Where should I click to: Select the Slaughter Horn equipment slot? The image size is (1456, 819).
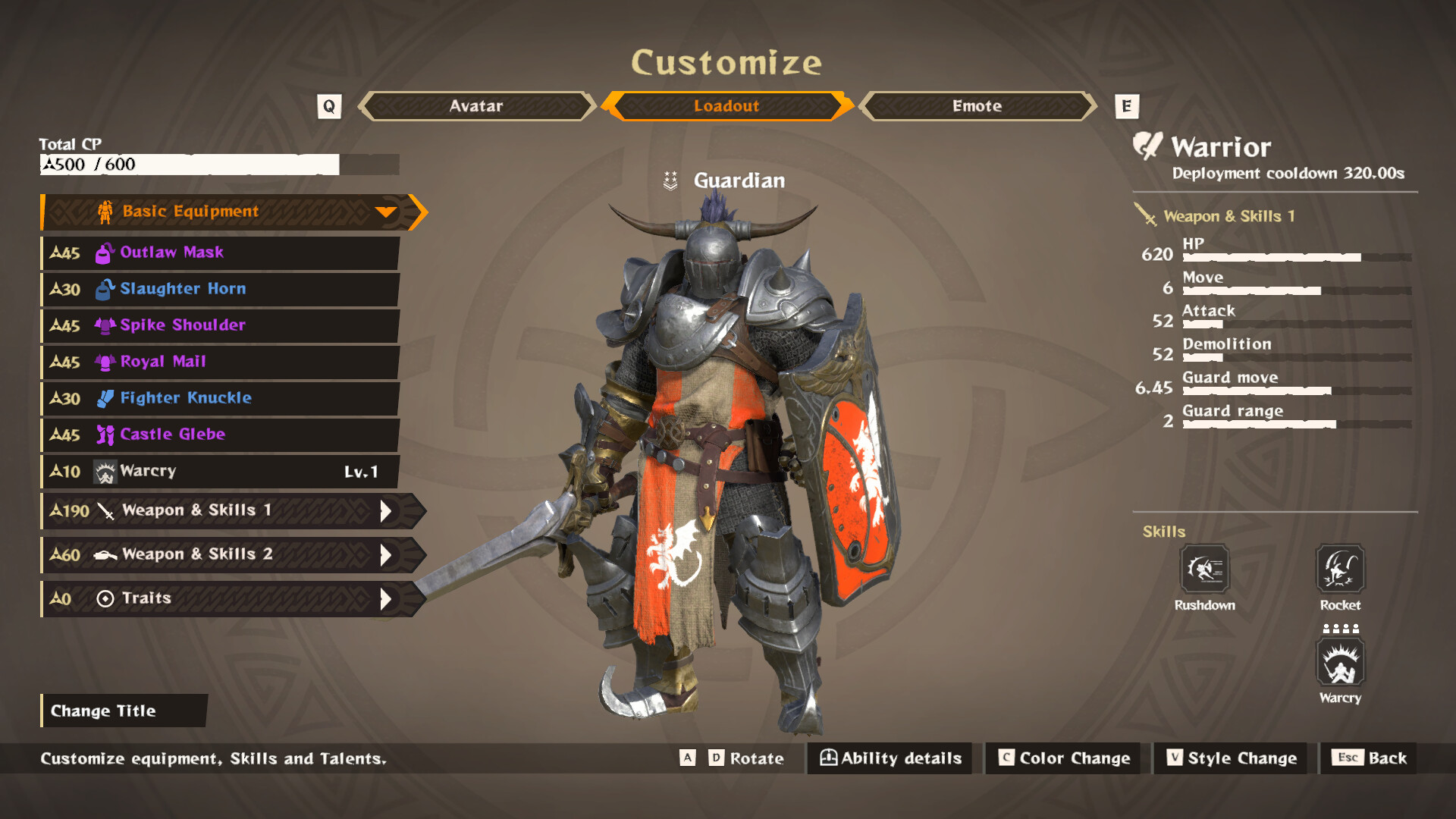pos(220,289)
